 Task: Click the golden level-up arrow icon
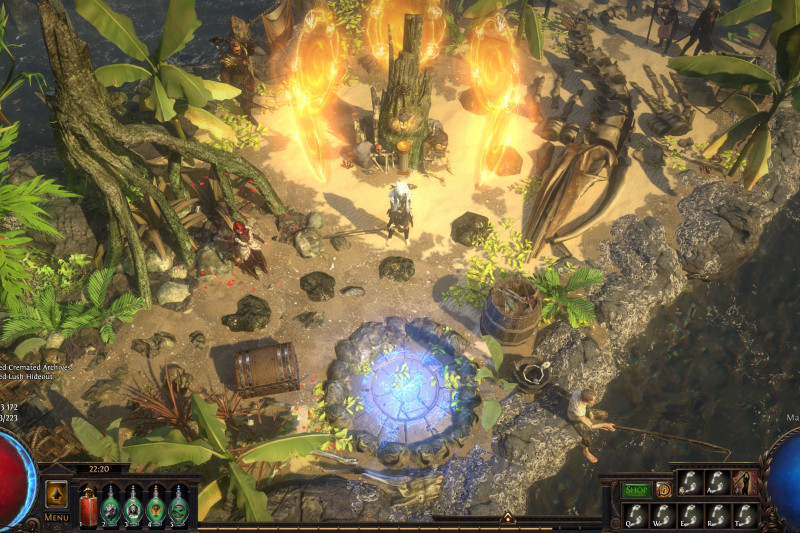[x=56, y=494]
